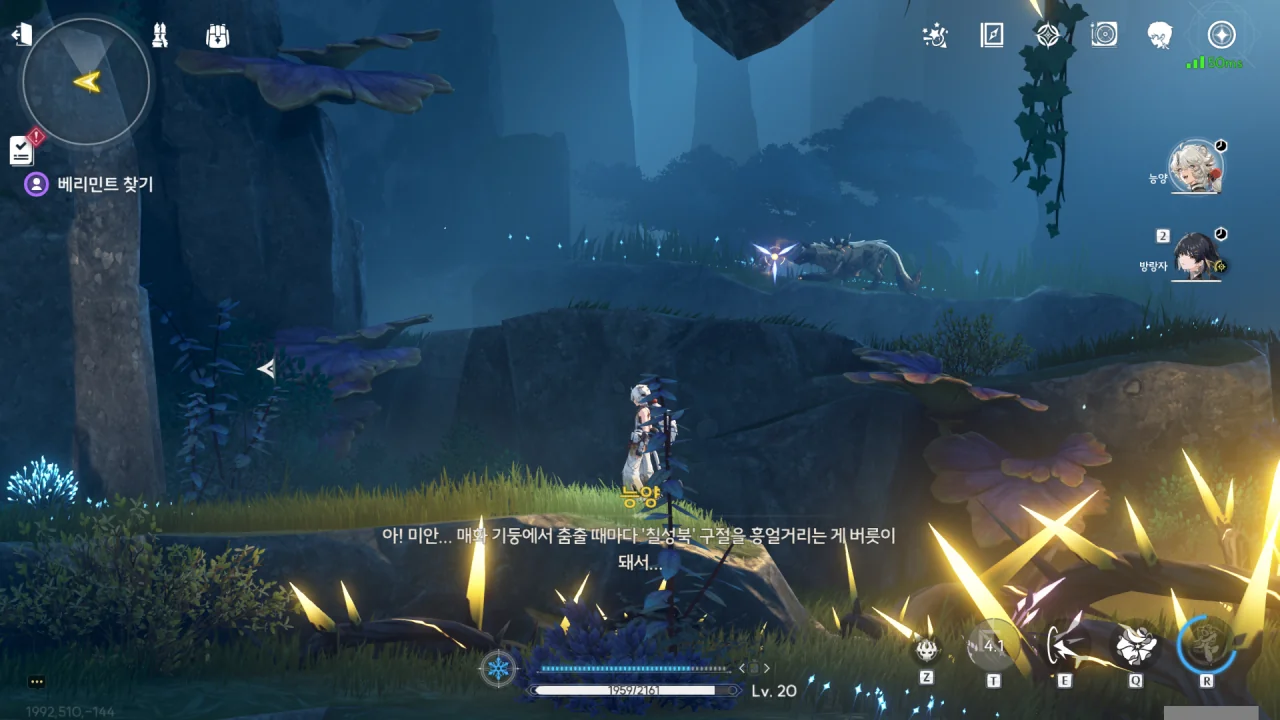
Task: Click the four-pointed star diamond icon
Action: 1047,36
